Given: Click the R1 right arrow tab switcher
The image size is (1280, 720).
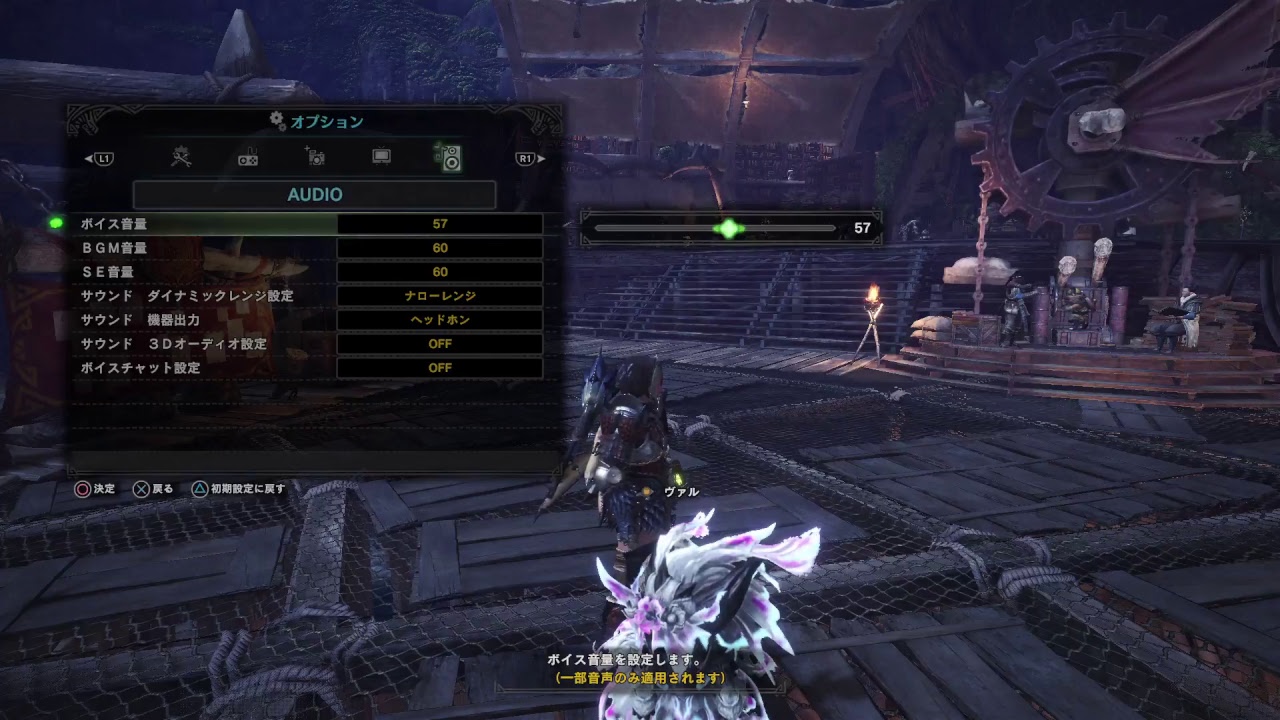Looking at the screenshot, I should [524, 157].
